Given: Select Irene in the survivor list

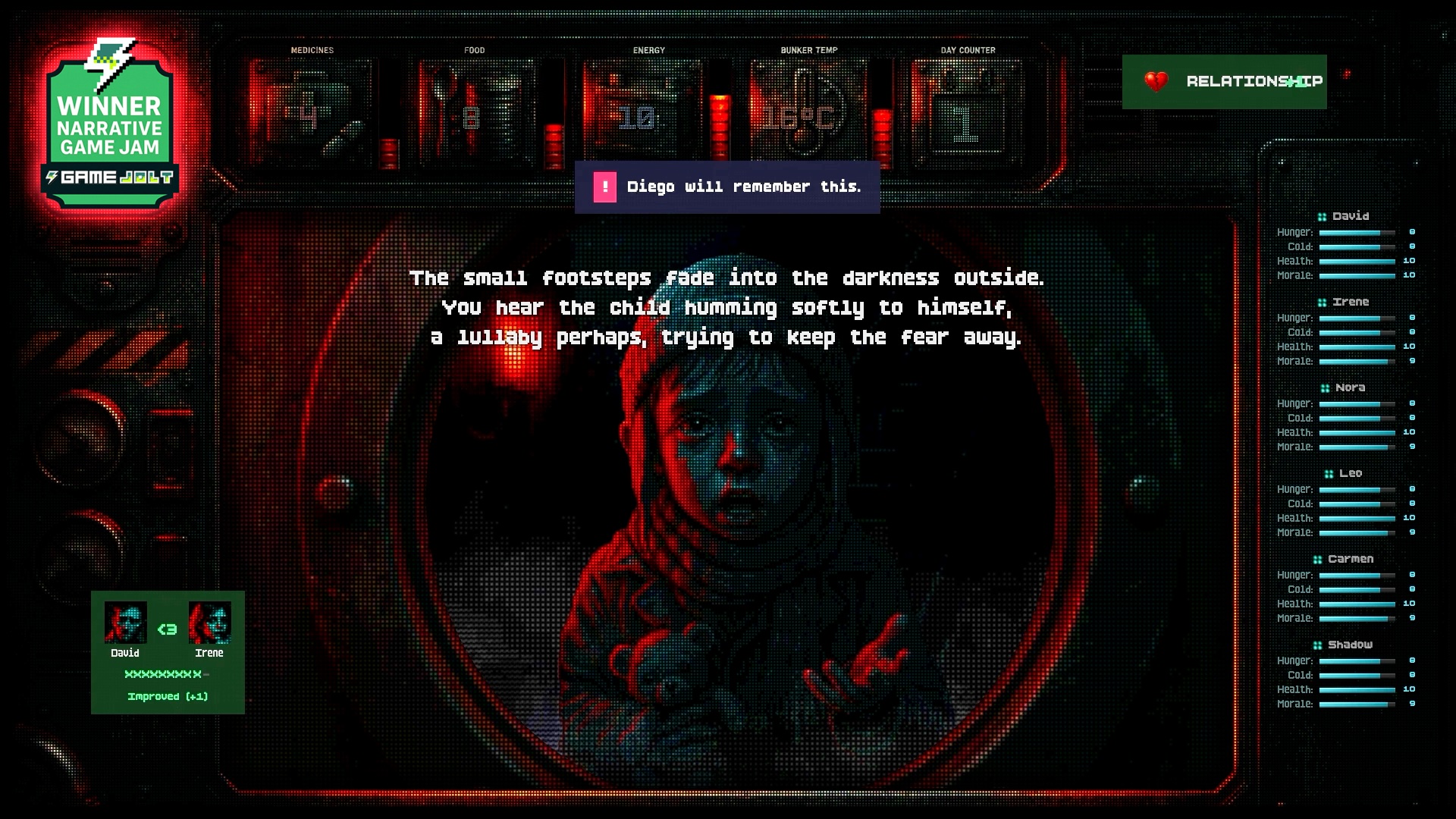Looking at the screenshot, I should click(x=1350, y=302).
